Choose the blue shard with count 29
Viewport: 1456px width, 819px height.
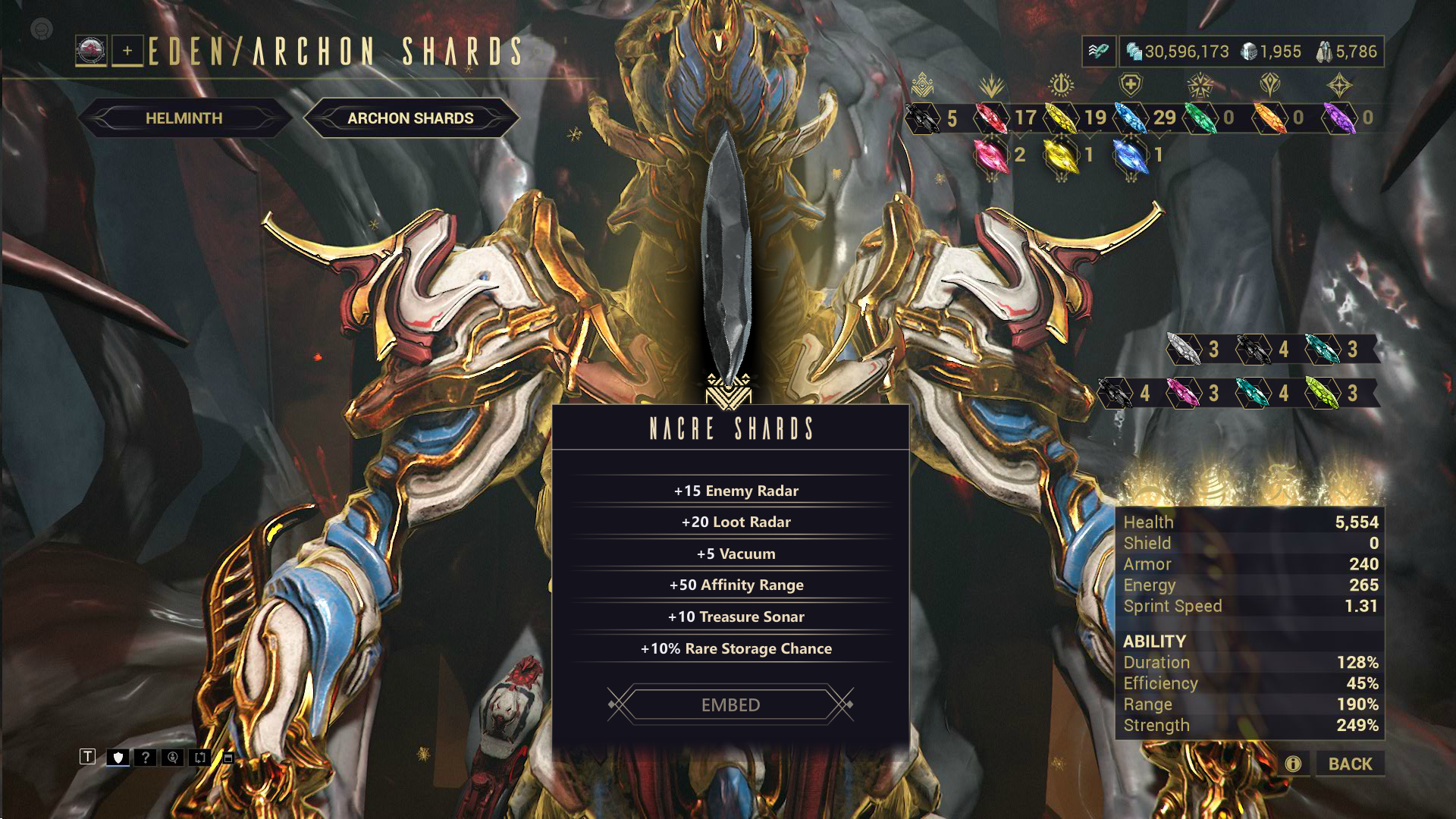pos(1130,118)
